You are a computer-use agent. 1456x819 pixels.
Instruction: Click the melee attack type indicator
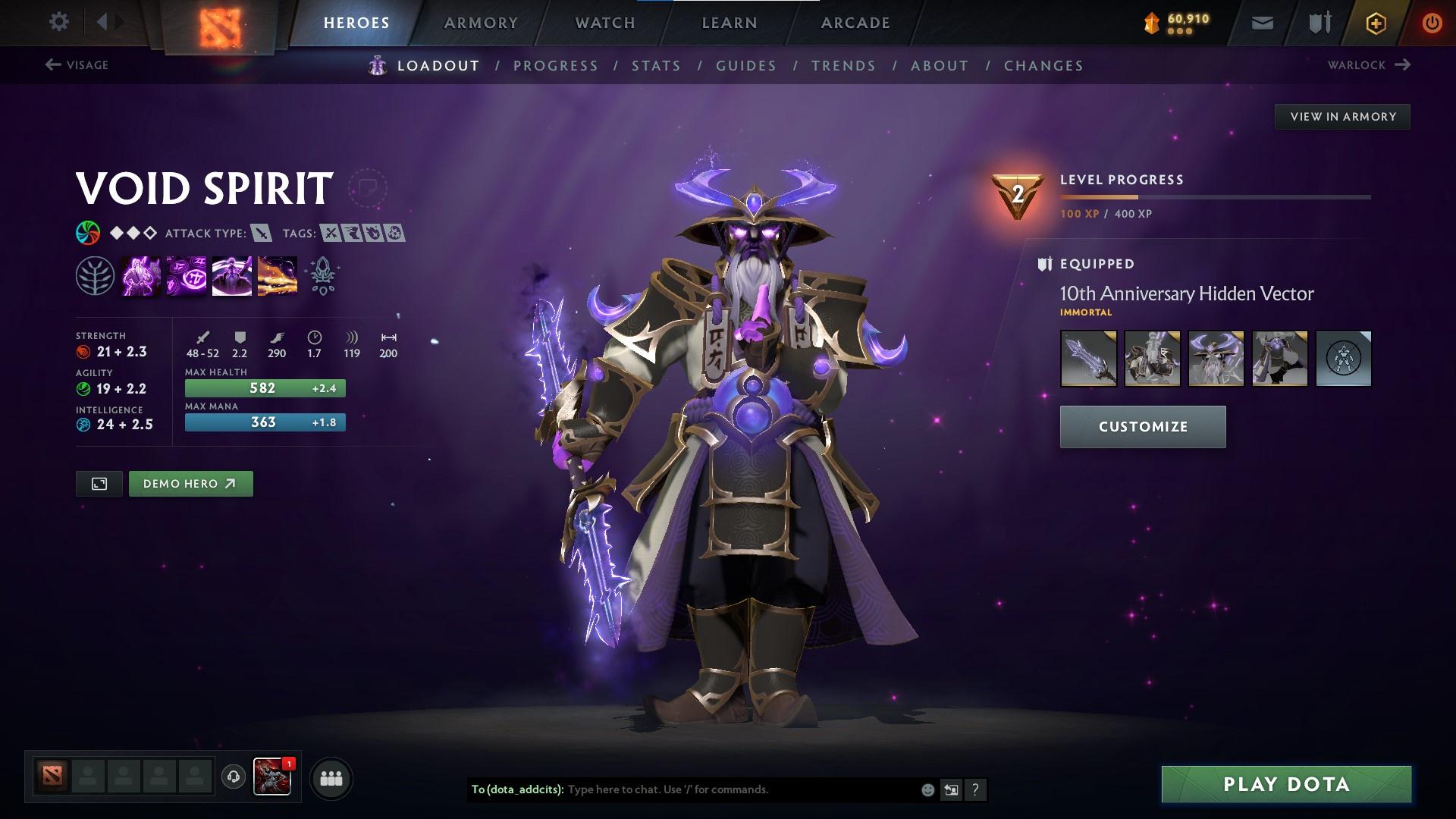click(x=261, y=234)
